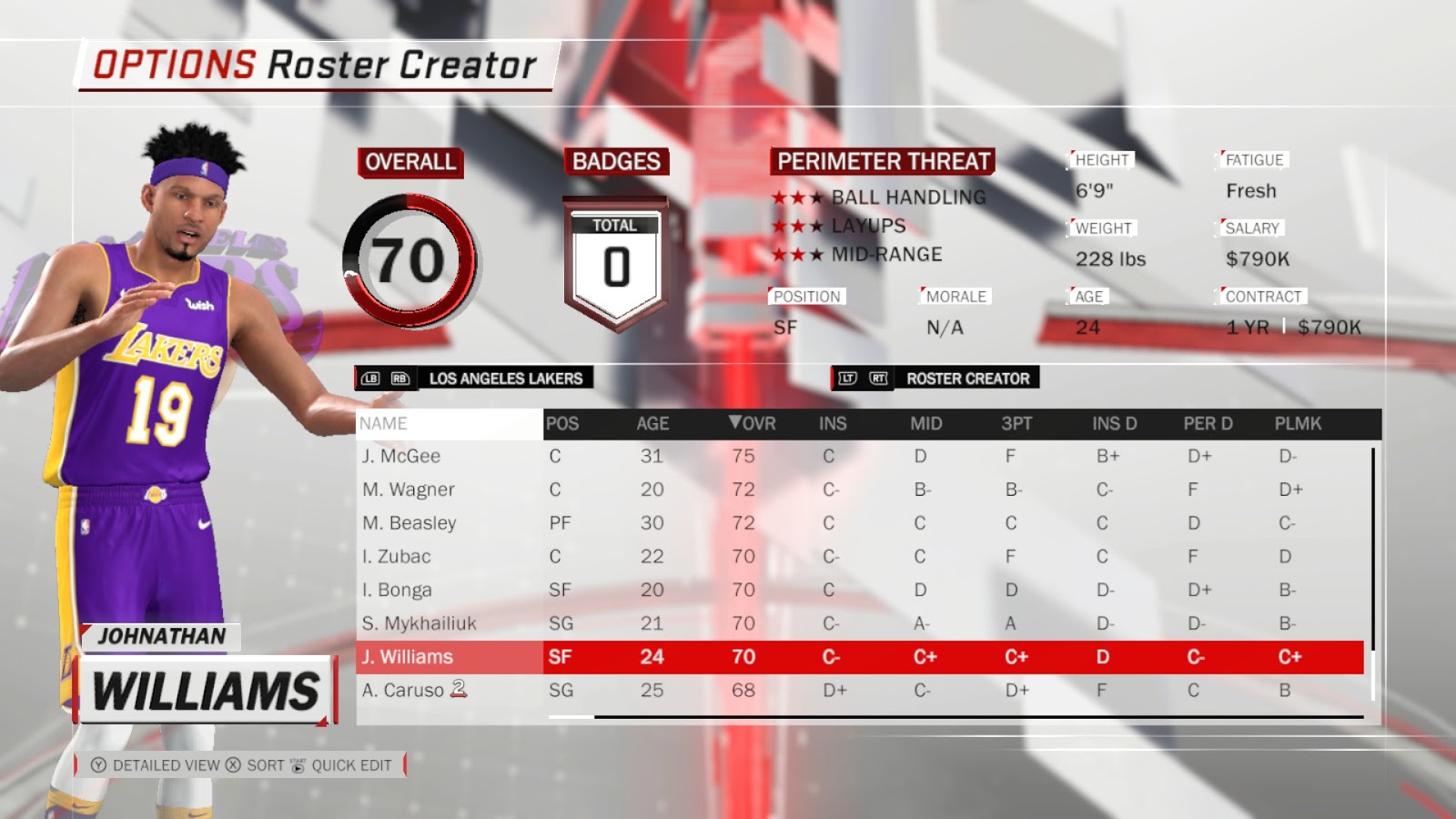Click the Y button icon for Detailed View
The width and height of the screenshot is (1456, 819).
click(x=100, y=765)
